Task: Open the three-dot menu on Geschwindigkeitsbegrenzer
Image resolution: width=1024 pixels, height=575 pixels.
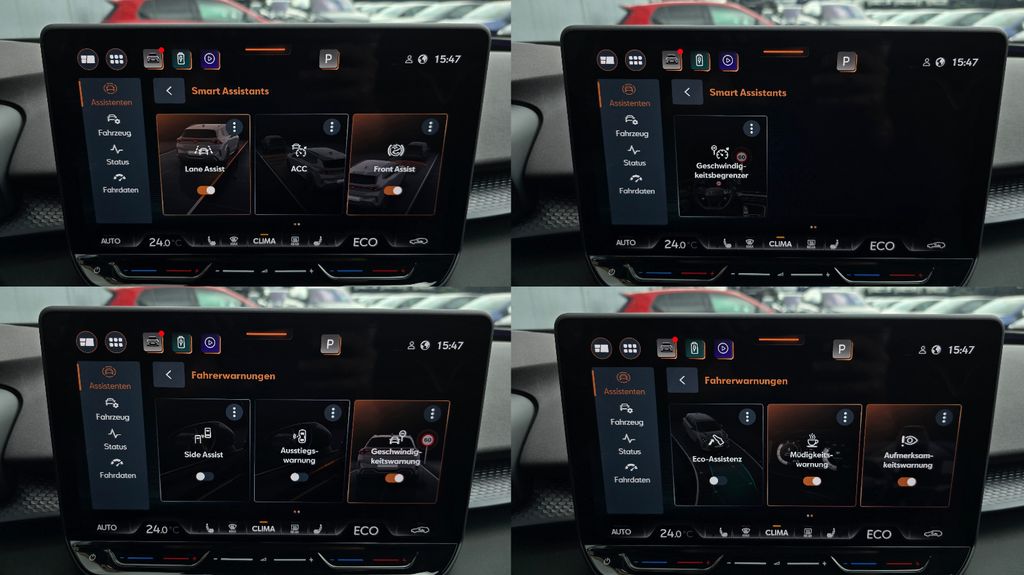Action: [x=751, y=129]
